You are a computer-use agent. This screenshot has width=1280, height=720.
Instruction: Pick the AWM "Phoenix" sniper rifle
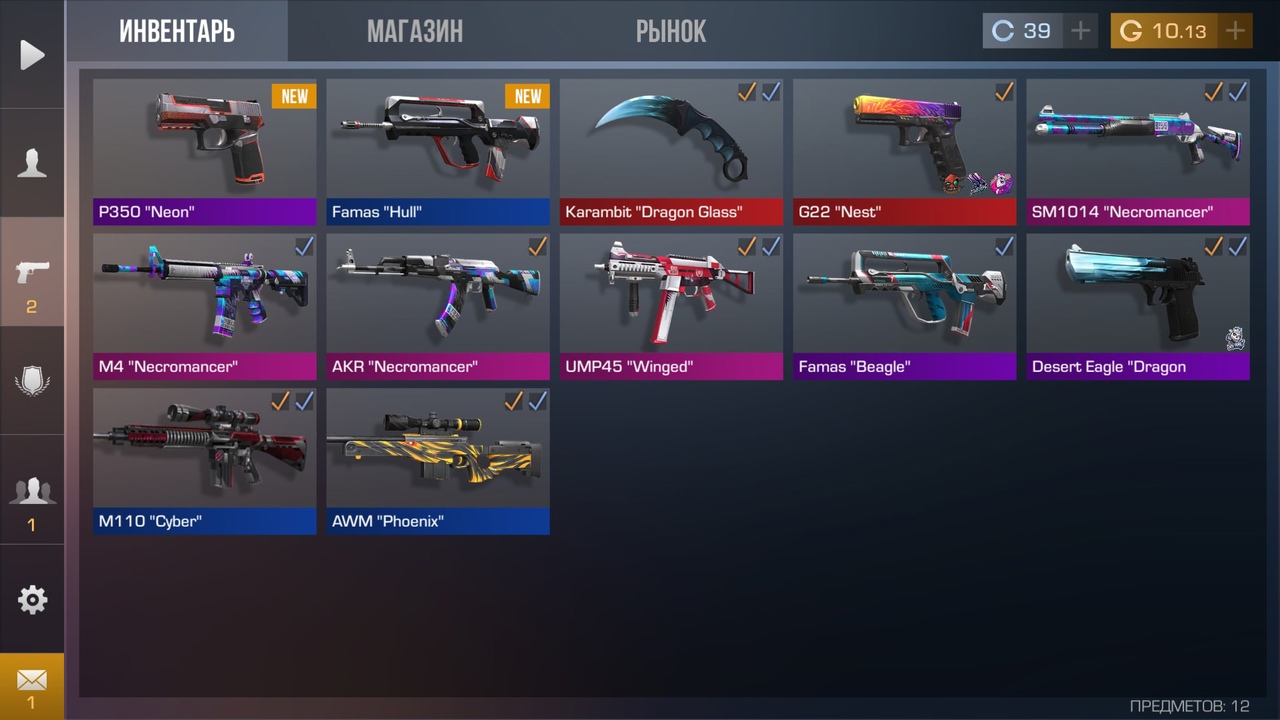coord(438,461)
